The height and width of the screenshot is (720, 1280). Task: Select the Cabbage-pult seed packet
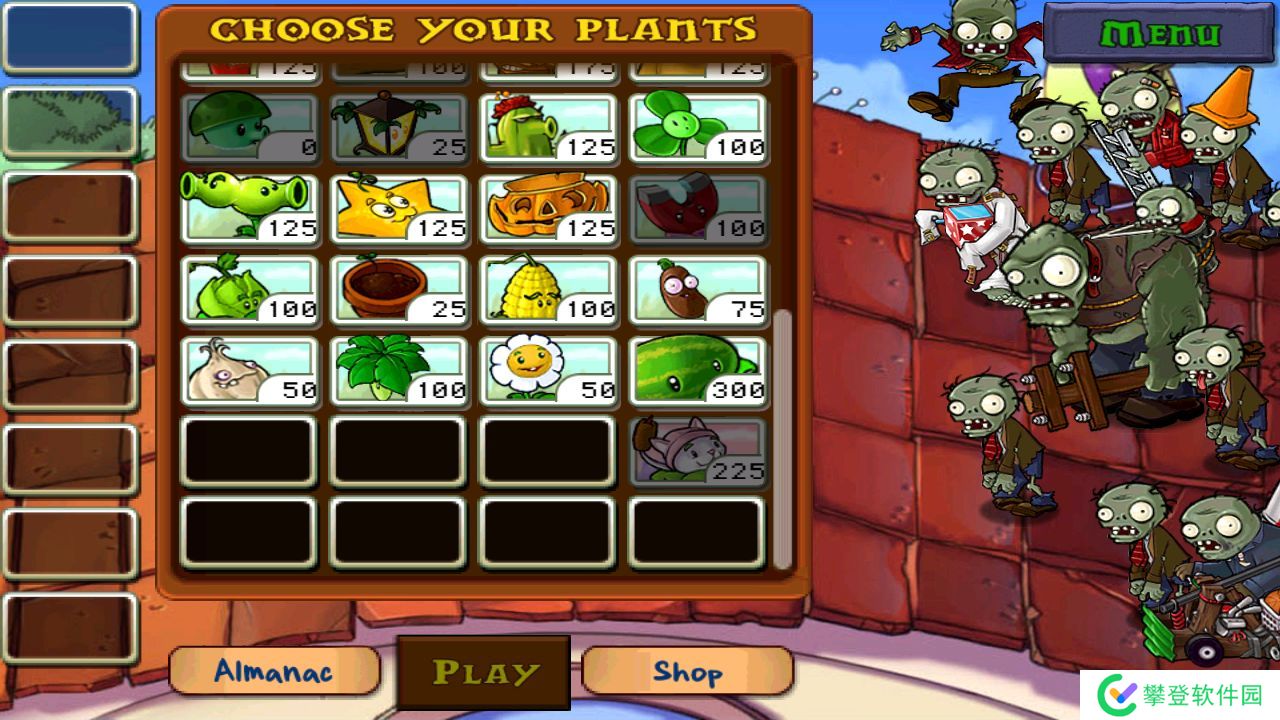coord(250,290)
